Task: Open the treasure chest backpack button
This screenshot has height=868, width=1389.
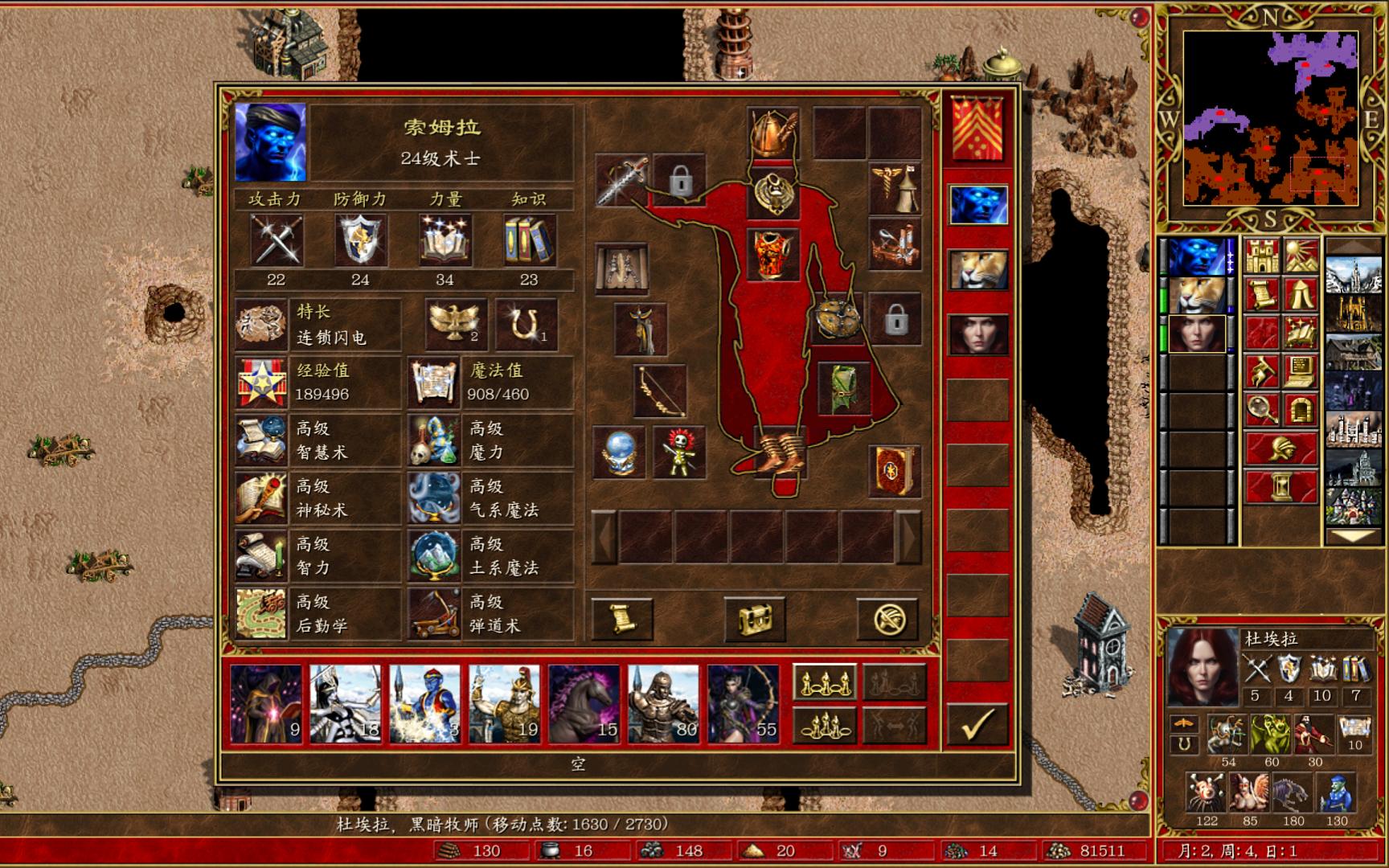Action: (755, 619)
